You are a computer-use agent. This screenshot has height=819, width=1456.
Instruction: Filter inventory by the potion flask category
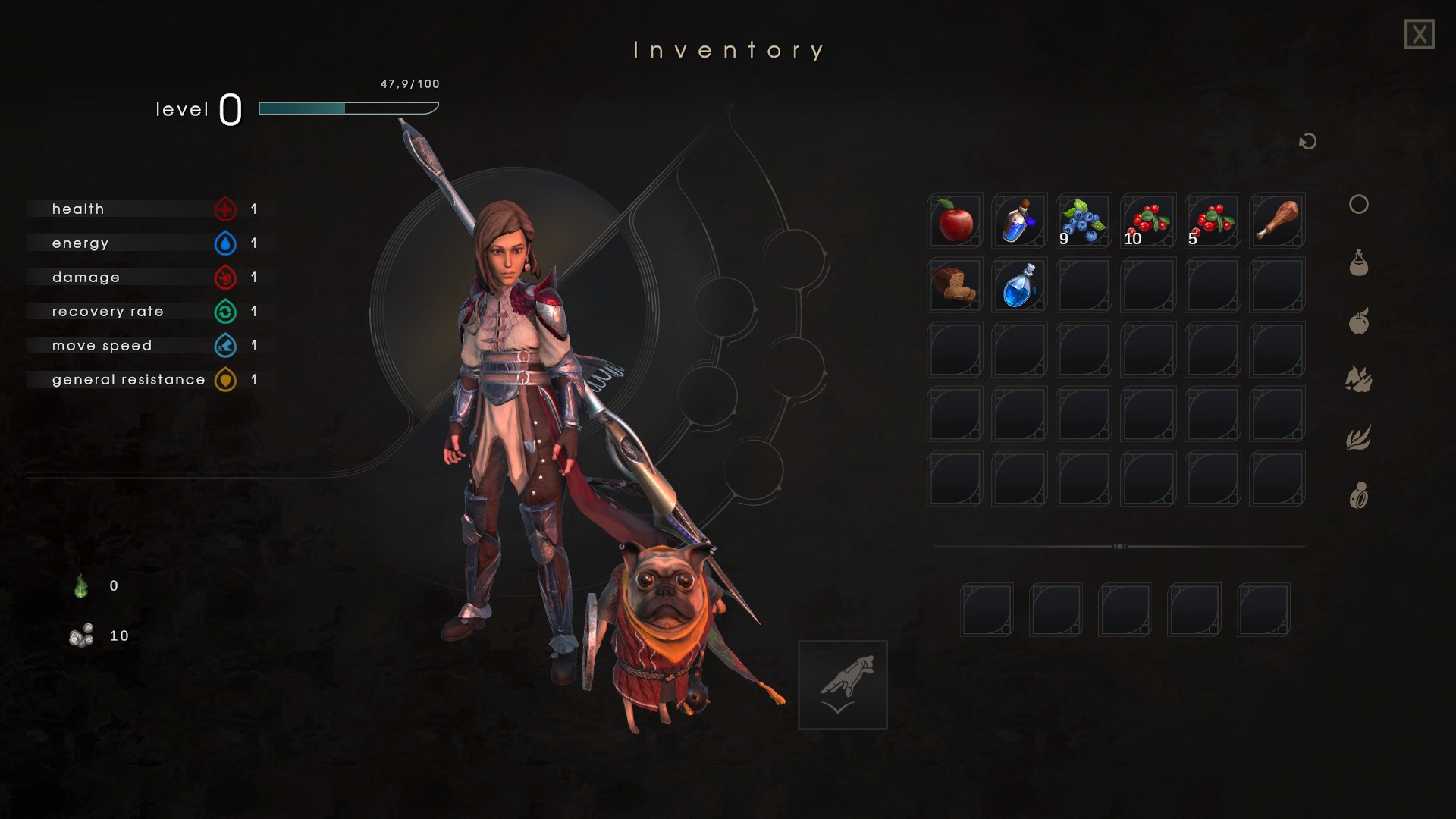pyautogui.click(x=1358, y=263)
